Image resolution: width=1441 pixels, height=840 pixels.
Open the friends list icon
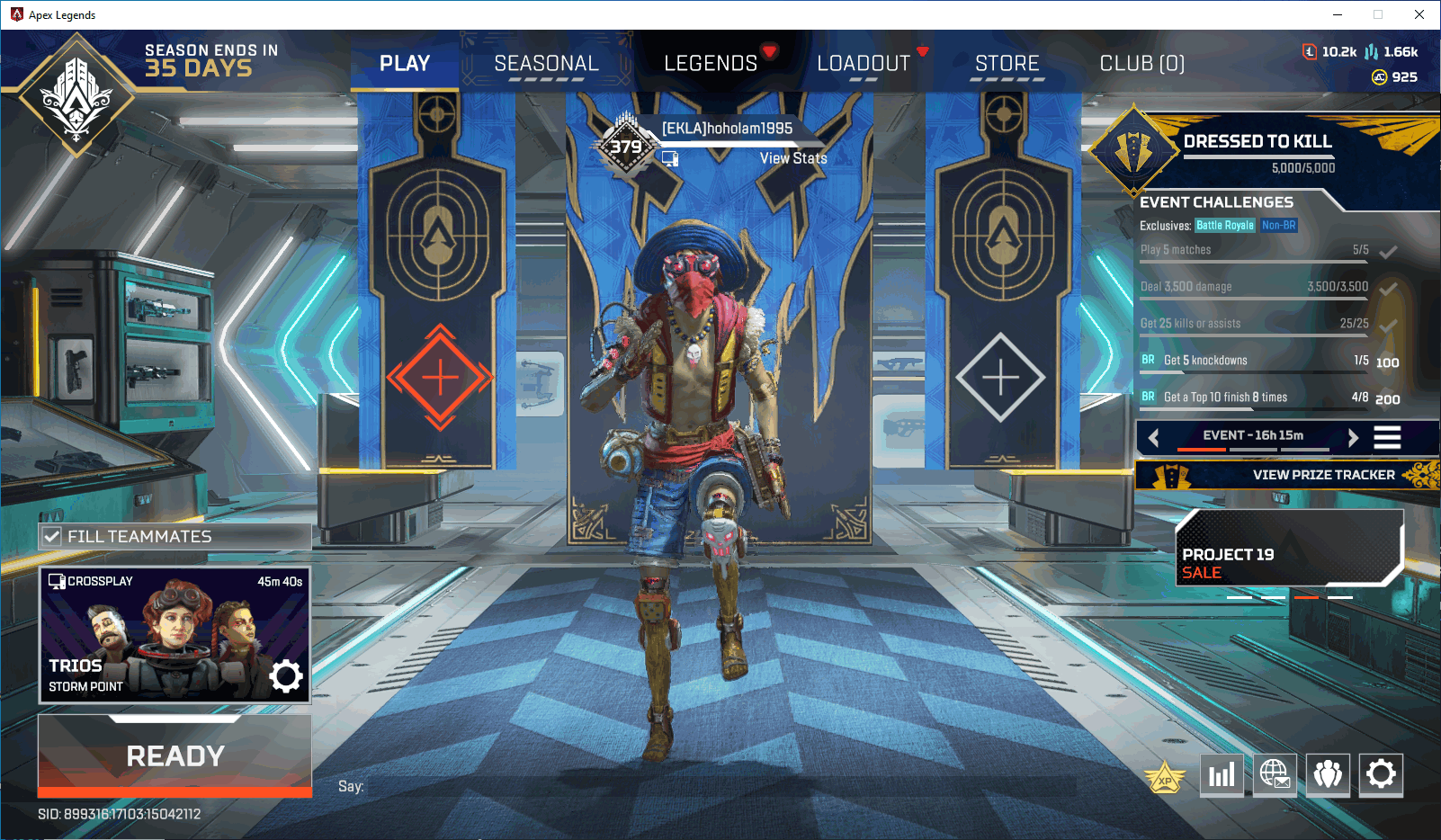pos(1328,775)
